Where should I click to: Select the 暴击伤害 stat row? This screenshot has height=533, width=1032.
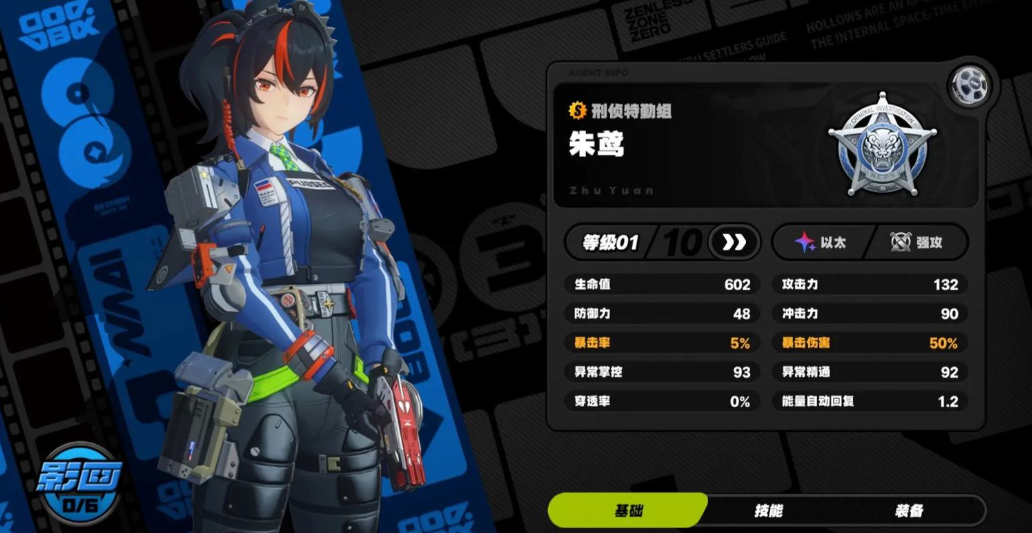[x=869, y=343]
